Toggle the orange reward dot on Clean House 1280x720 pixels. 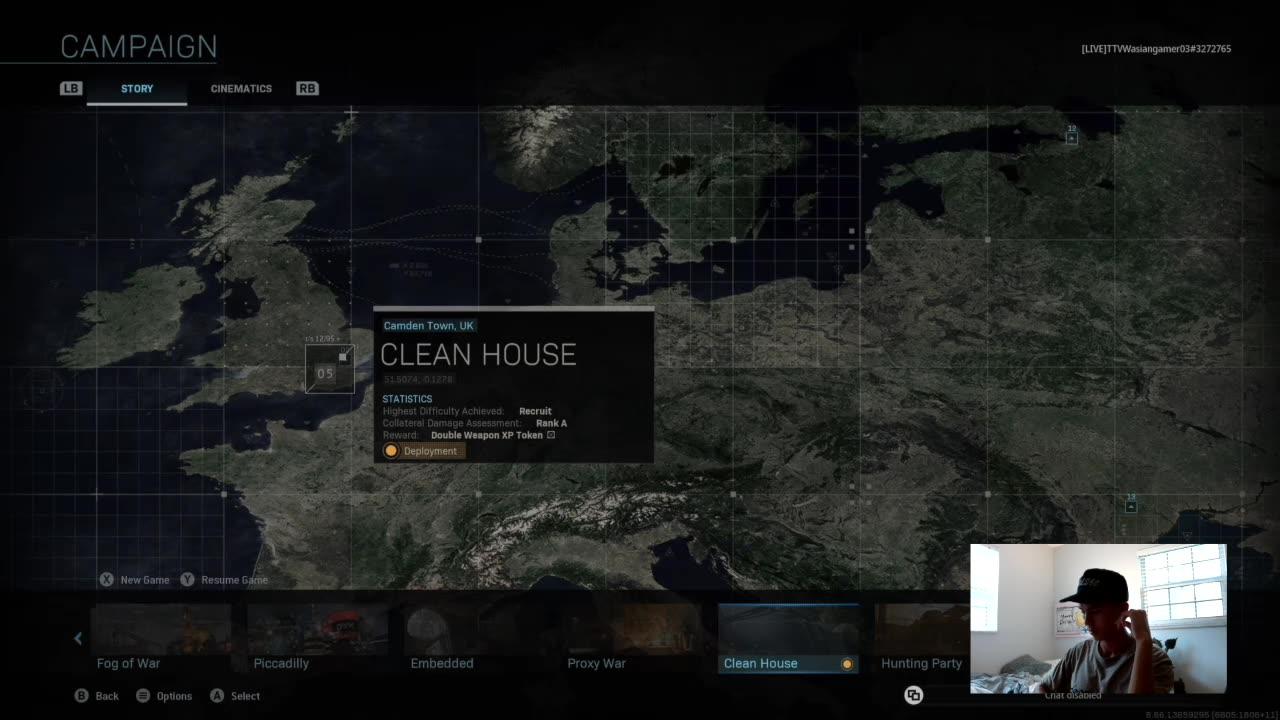[847, 664]
